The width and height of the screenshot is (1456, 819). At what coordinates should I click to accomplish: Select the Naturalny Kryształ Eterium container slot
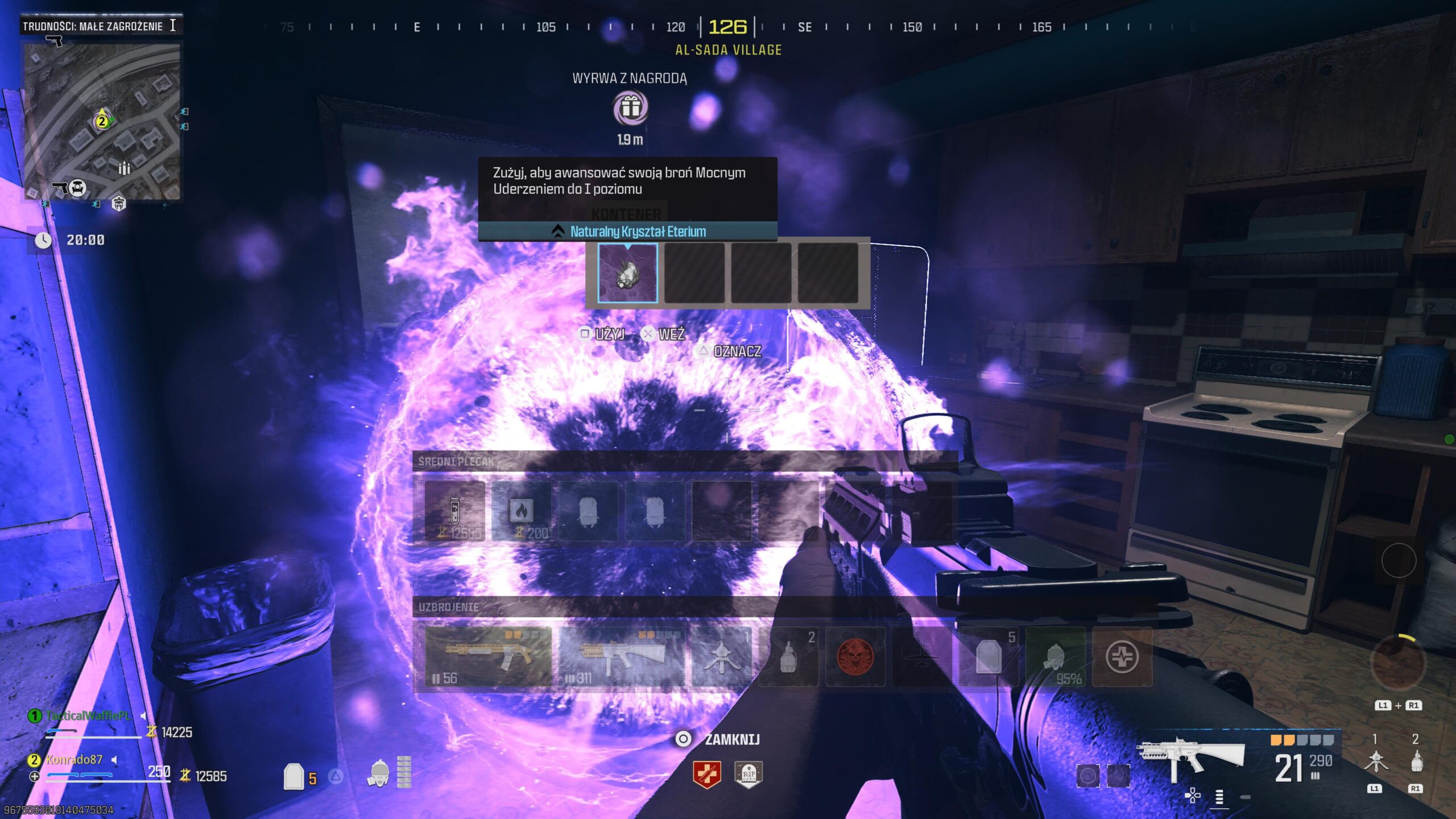coord(627,273)
